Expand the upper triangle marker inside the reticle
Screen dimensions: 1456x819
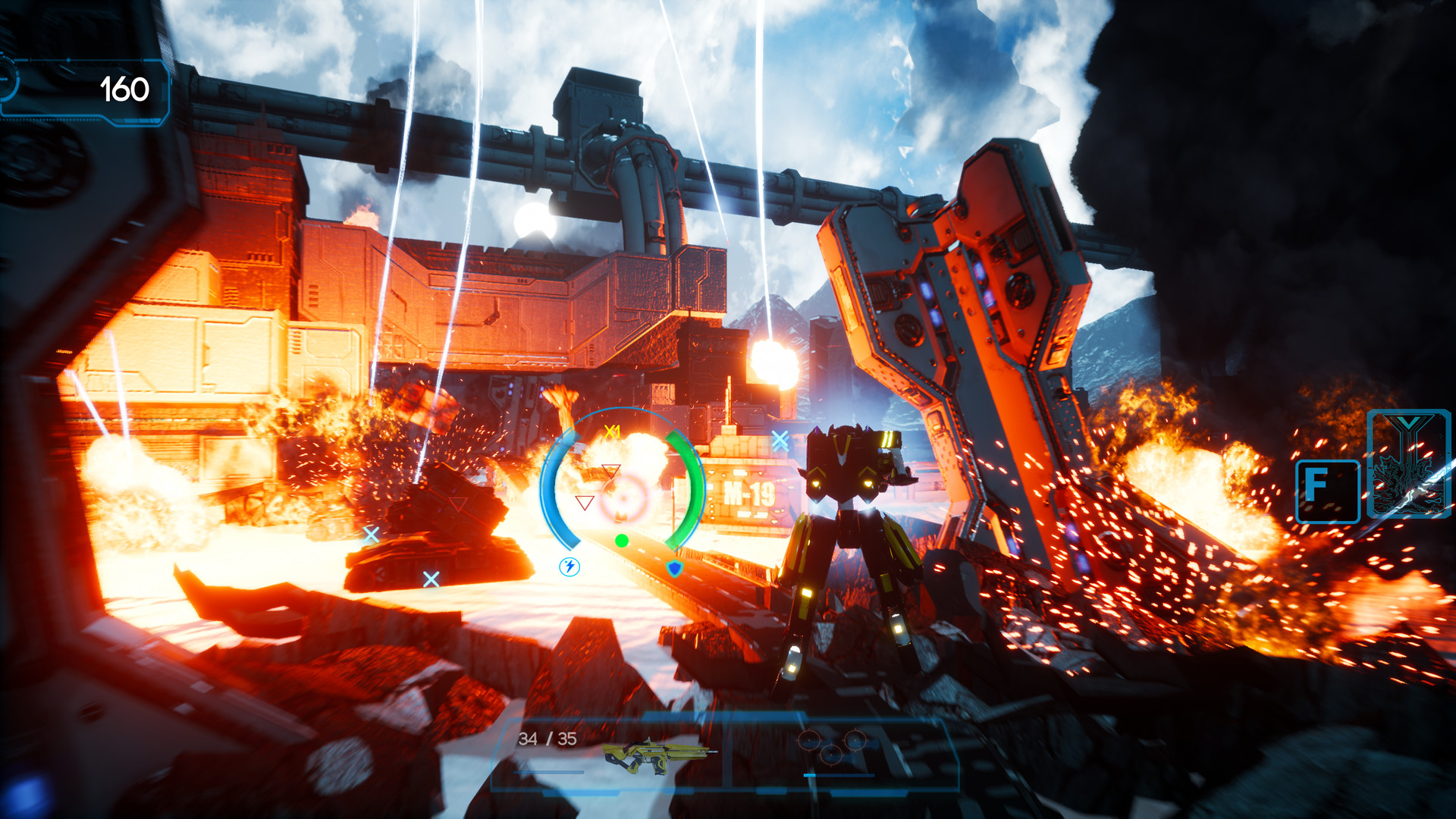point(610,472)
